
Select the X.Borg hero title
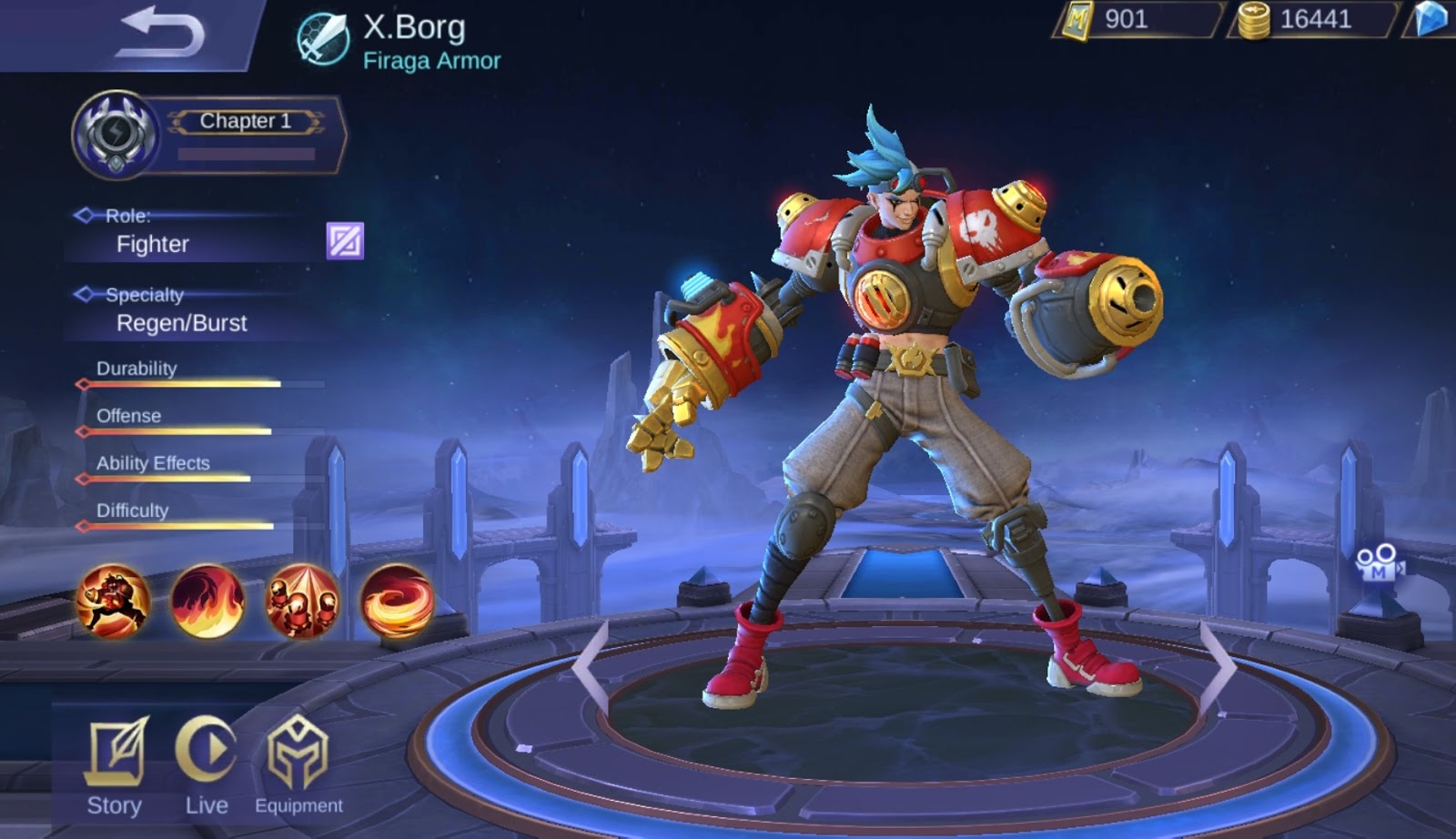tap(415, 27)
